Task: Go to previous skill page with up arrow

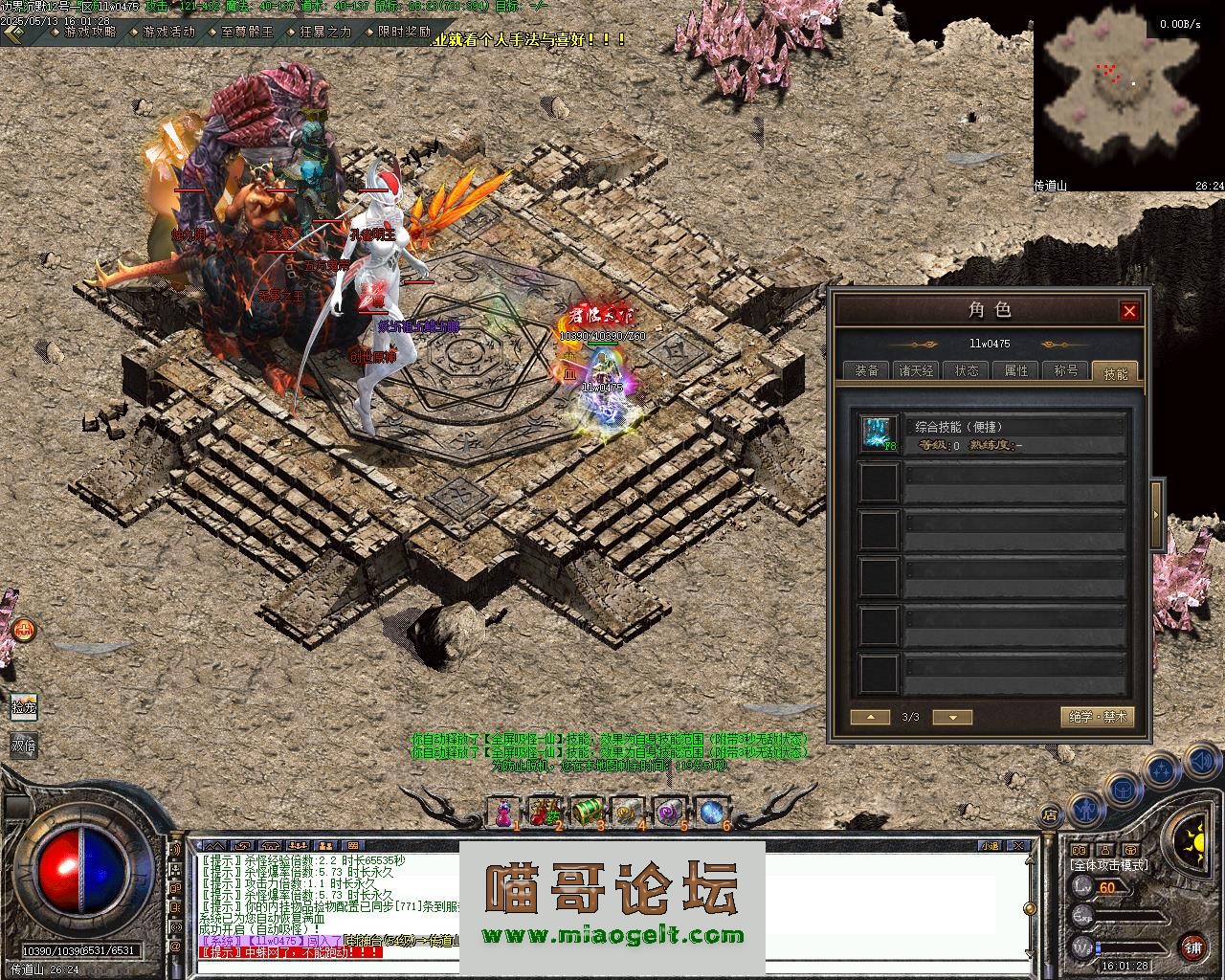Action: (x=870, y=717)
